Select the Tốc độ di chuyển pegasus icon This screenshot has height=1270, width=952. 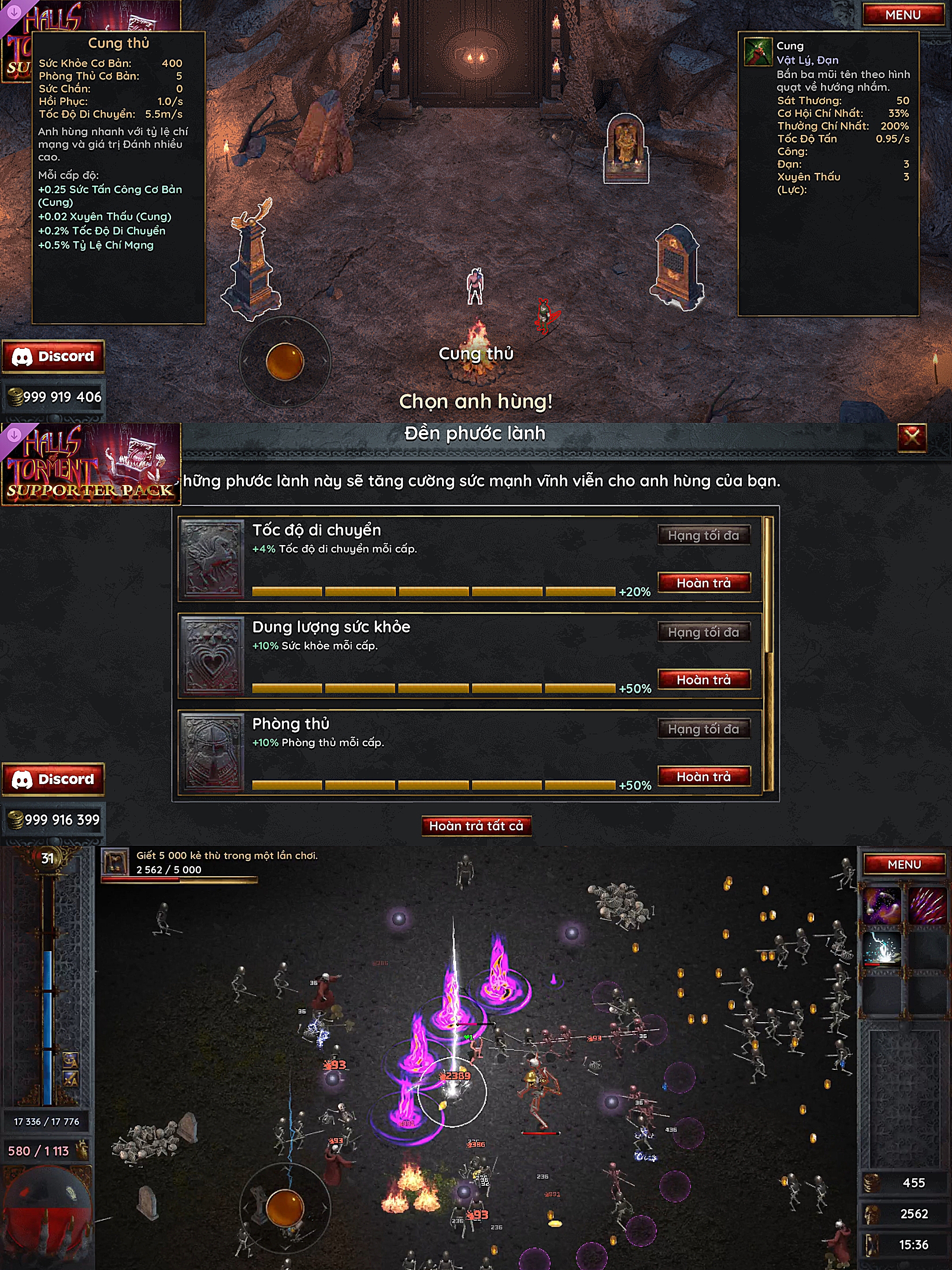point(212,559)
